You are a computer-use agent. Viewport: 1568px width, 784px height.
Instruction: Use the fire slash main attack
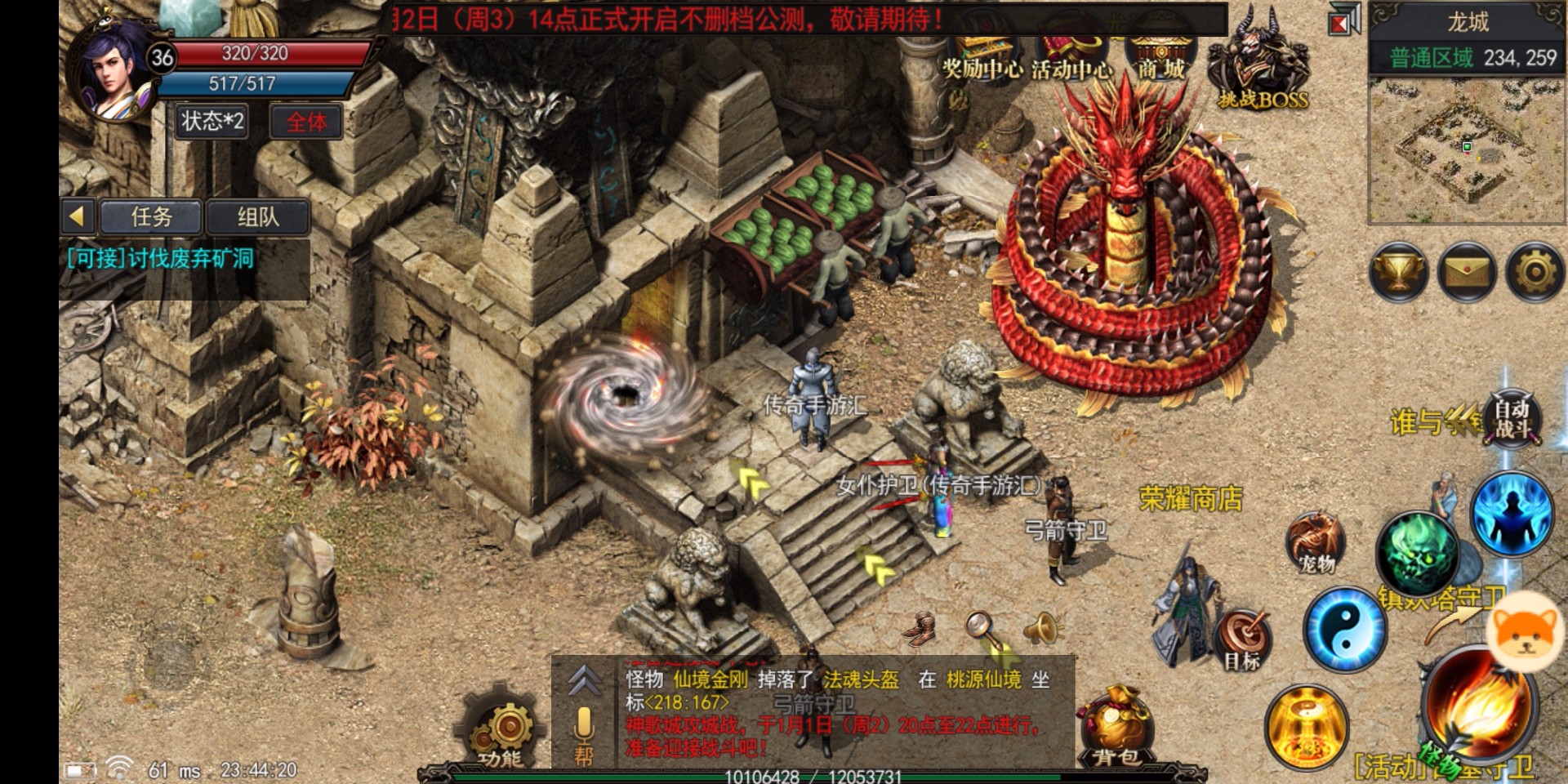click(1478, 706)
